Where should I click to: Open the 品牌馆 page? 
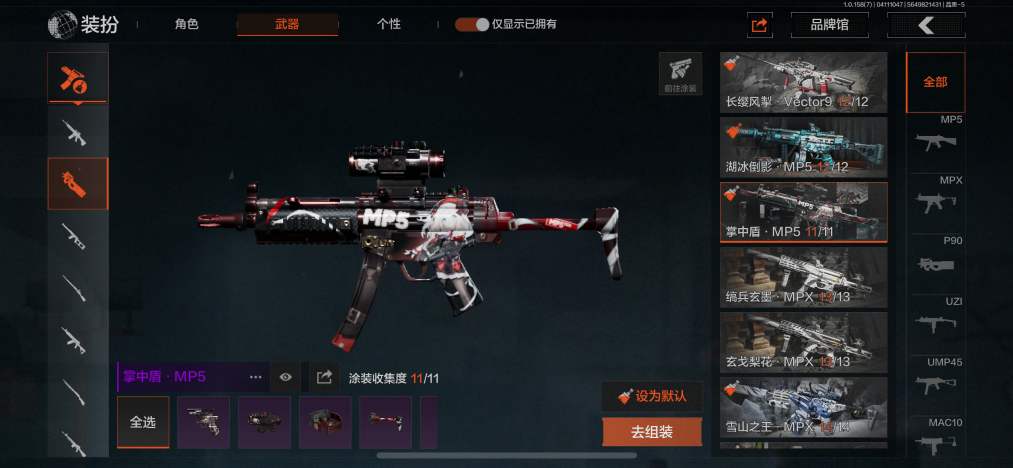[x=829, y=25]
